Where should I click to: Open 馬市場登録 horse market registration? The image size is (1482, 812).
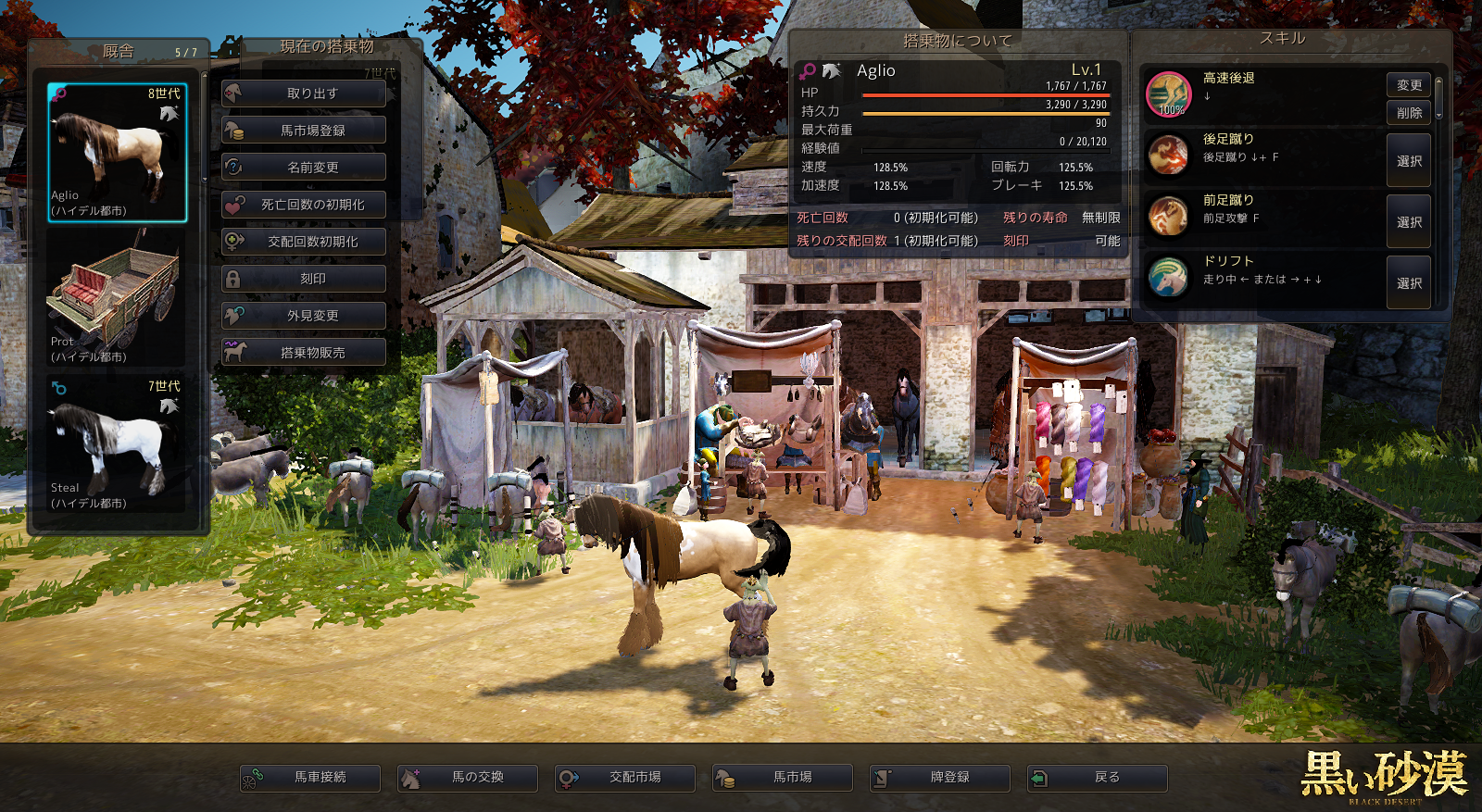(x=304, y=131)
